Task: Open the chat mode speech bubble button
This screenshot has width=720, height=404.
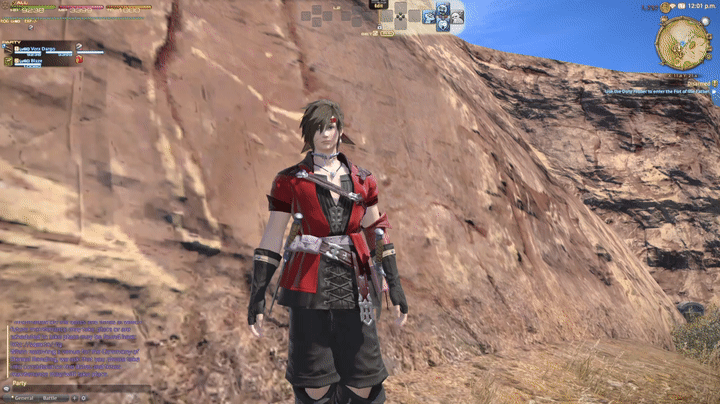Action: click(x=5, y=388)
